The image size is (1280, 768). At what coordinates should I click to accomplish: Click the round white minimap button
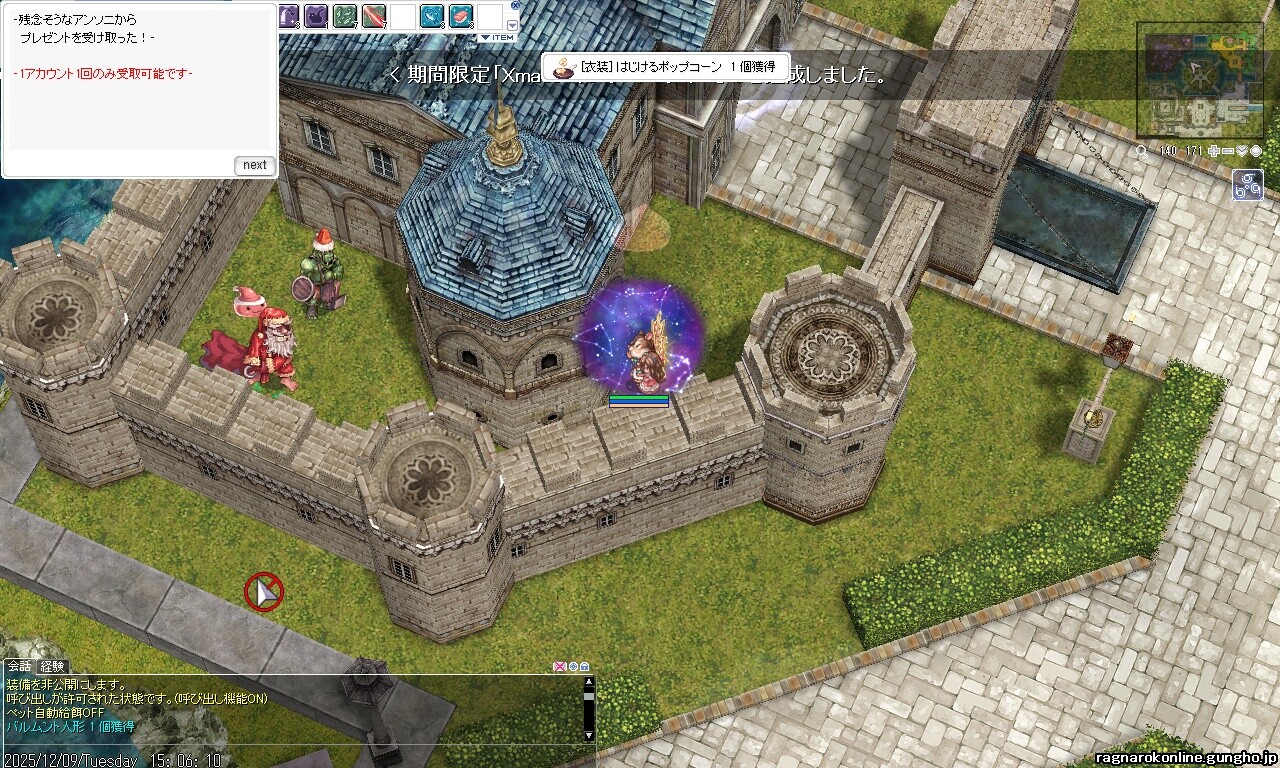pos(1256,151)
